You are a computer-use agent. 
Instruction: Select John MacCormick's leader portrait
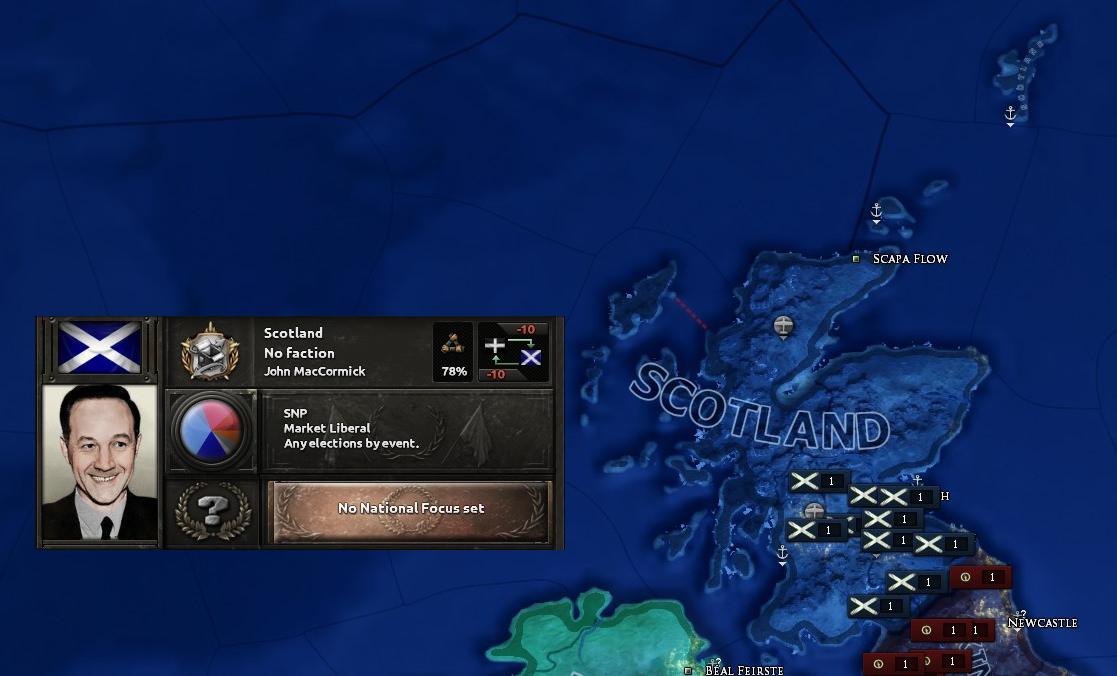tap(100, 462)
